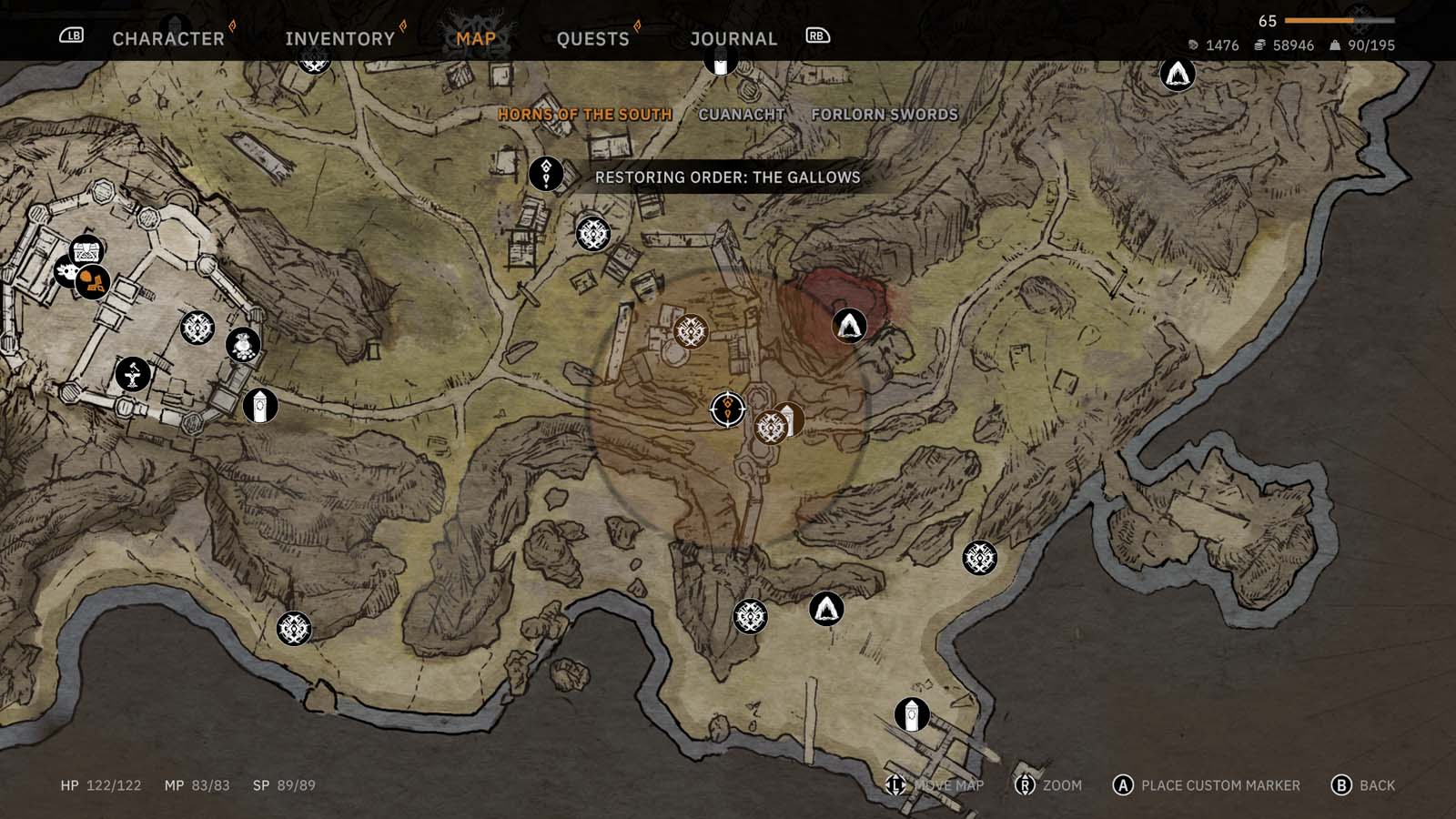Open the quest exclamation marker above Restoring Order banner
This screenshot has height=819, width=1456.
pos(546,174)
